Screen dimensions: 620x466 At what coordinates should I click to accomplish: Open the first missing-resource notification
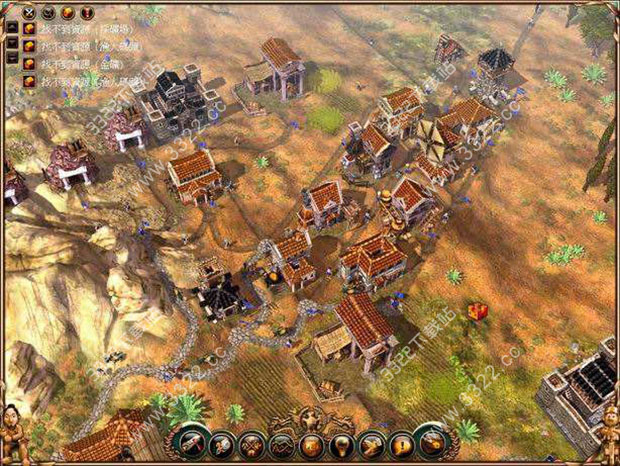click(x=28, y=29)
